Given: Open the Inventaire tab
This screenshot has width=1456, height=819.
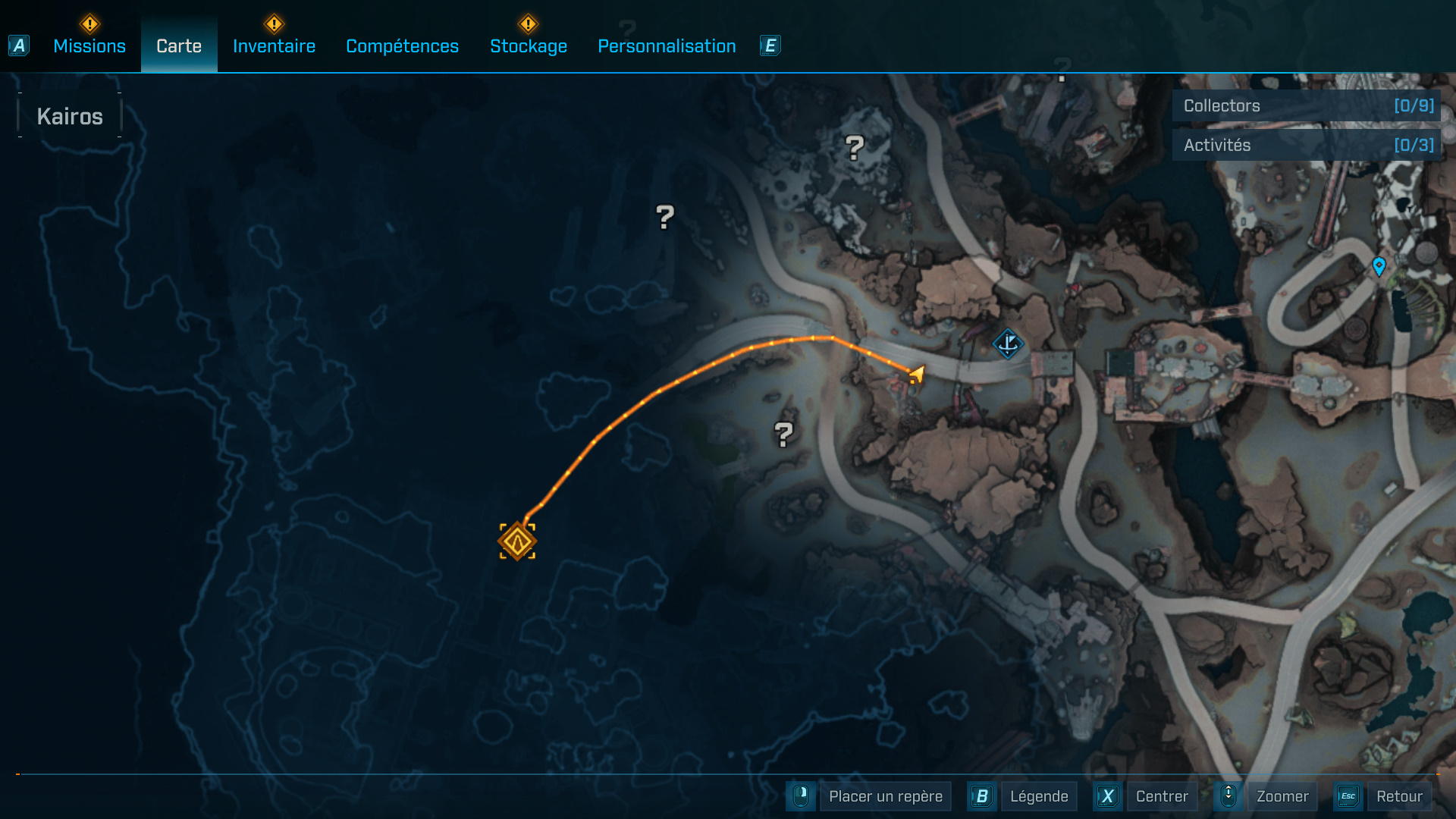Looking at the screenshot, I should [274, 46].
